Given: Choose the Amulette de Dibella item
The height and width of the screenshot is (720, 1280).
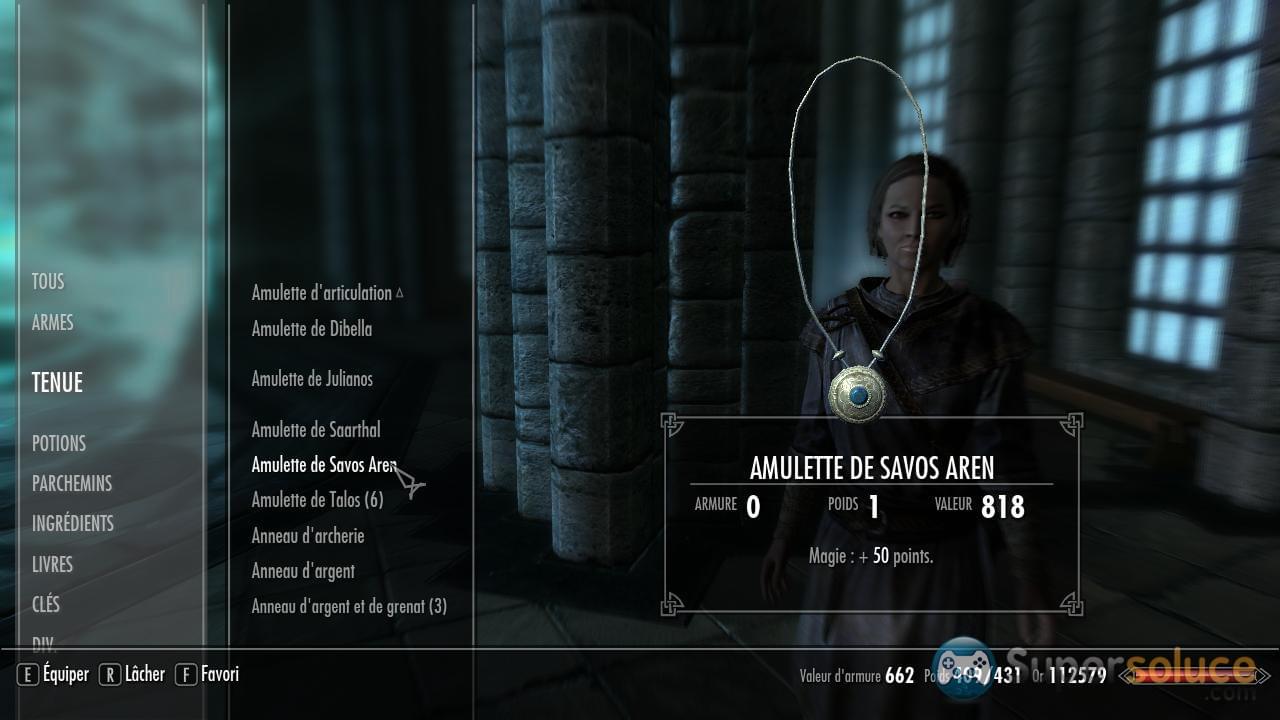Looking at the screenshot, I should pos(312,329).
